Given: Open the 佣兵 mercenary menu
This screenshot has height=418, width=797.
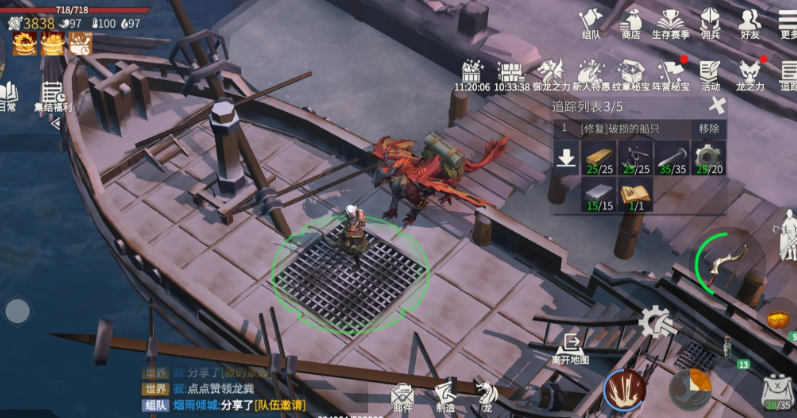Looking at the screenshot, I should tap(710, 22).
